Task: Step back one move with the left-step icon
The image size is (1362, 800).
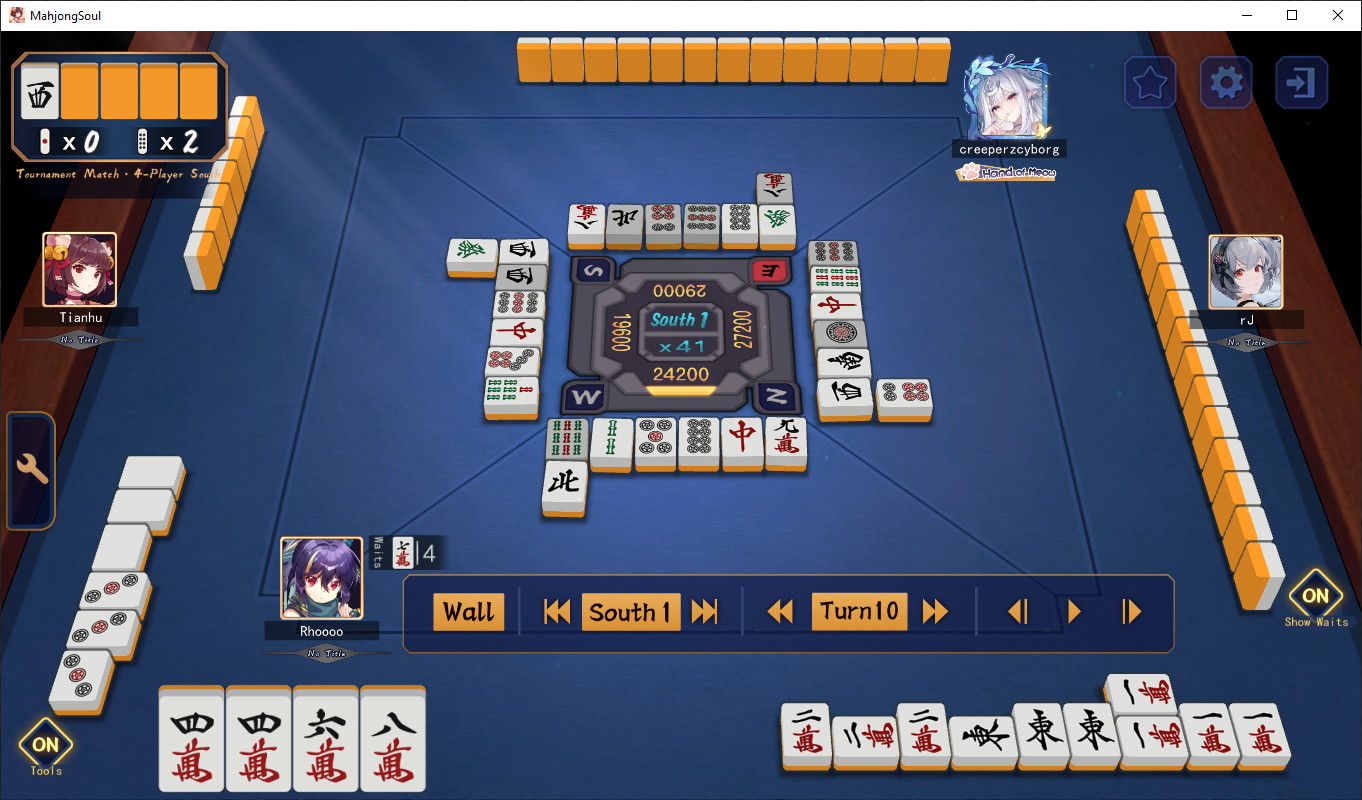Action: [x=1019, y=612]
